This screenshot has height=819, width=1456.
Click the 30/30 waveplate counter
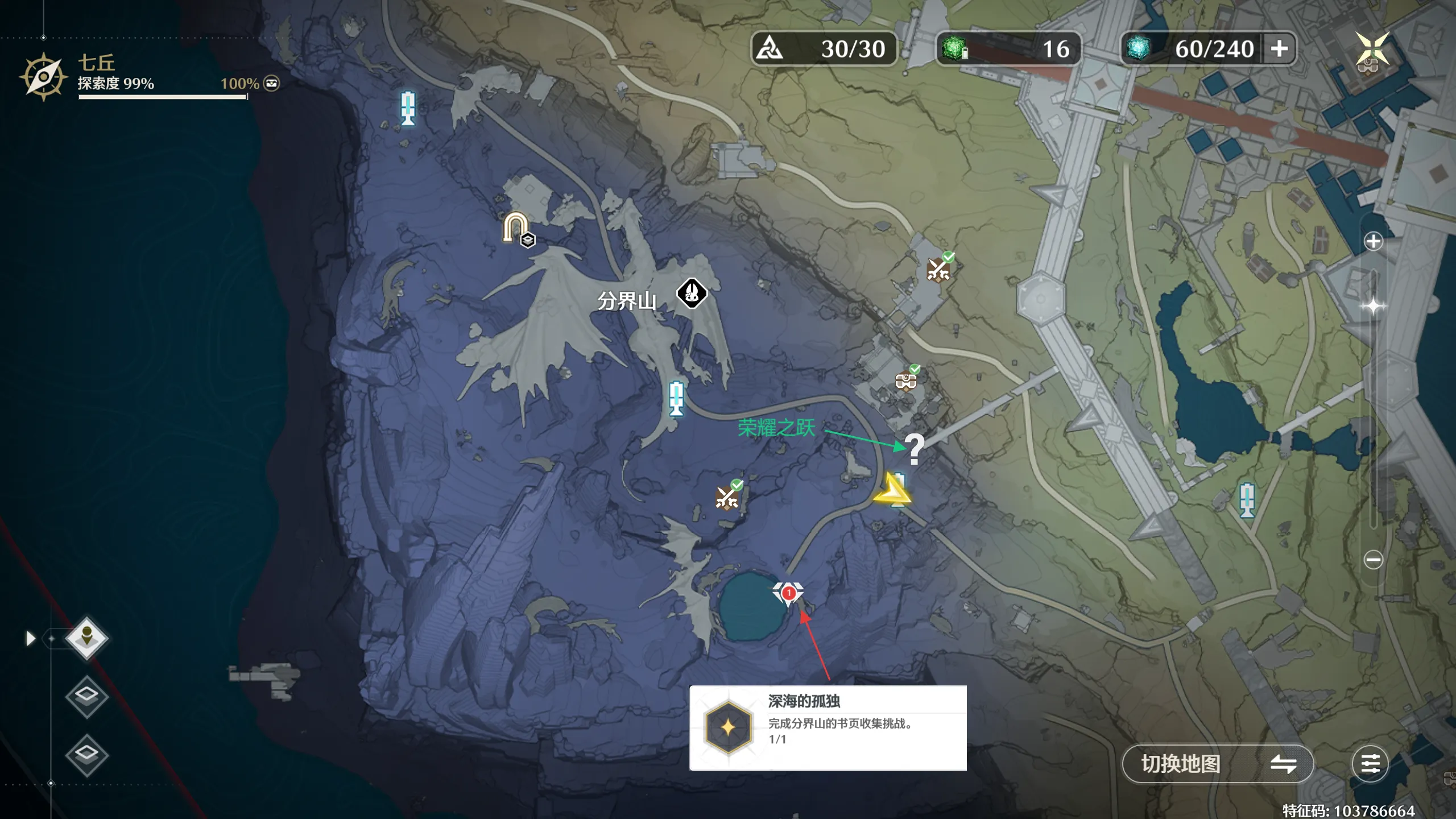point(824,49)
